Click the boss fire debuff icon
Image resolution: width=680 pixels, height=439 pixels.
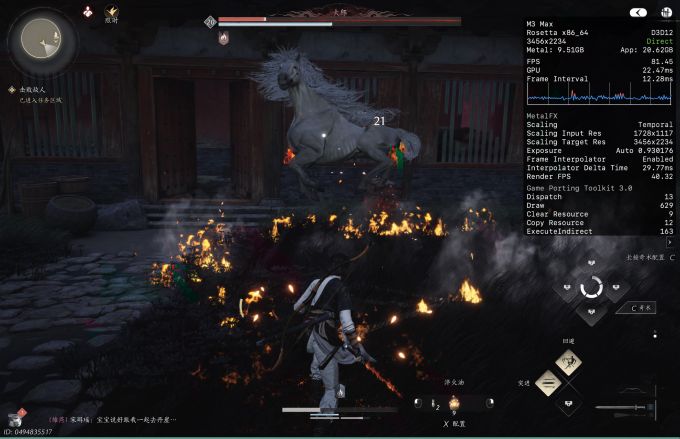coord(223,38)
